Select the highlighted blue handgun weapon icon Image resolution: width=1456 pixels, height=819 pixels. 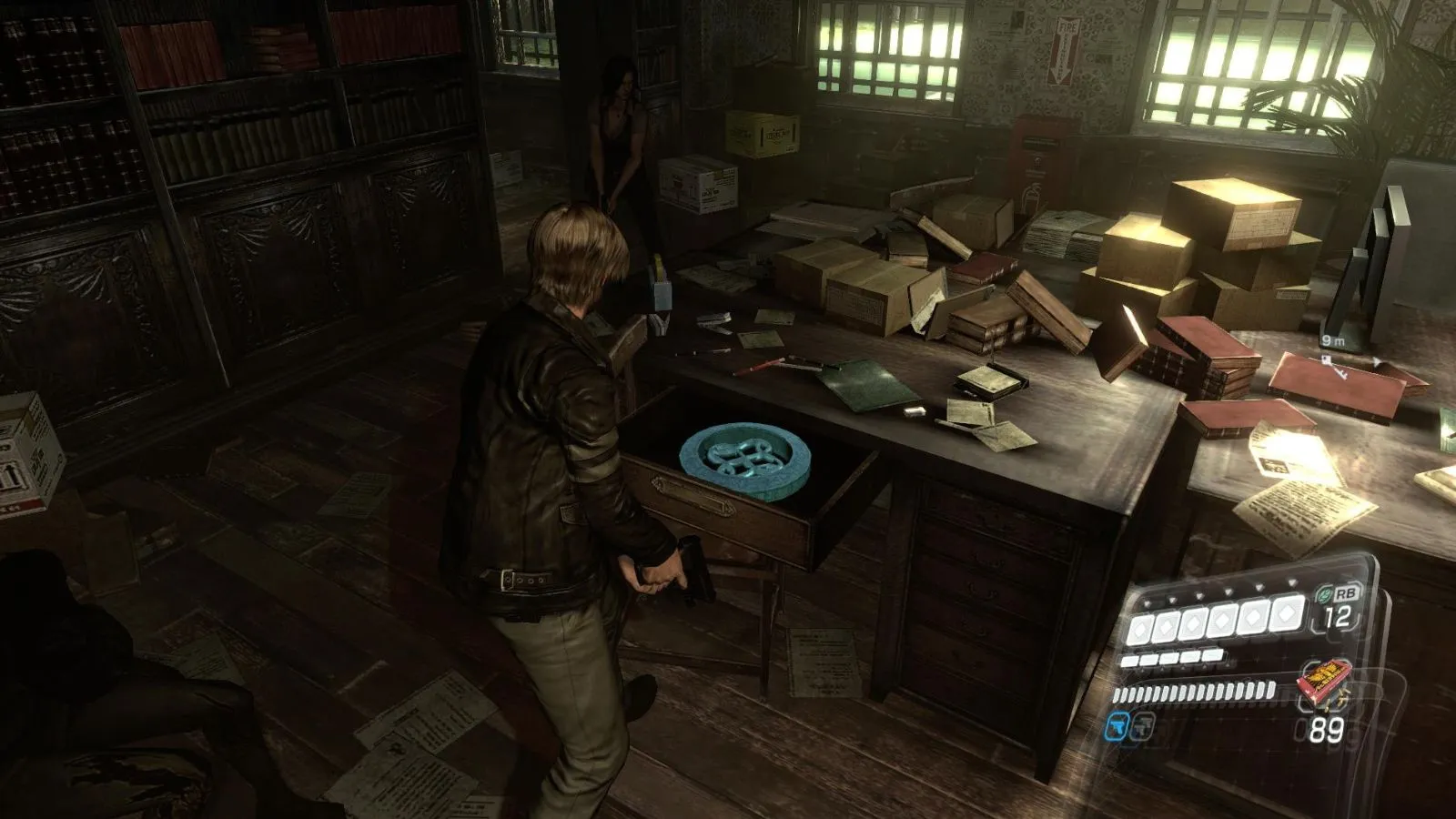tap(1117, 726)
